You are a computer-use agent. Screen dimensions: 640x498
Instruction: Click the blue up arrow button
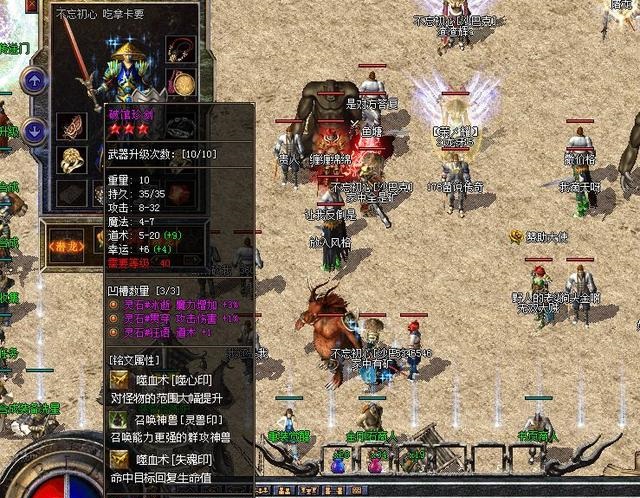pos(35,80)
